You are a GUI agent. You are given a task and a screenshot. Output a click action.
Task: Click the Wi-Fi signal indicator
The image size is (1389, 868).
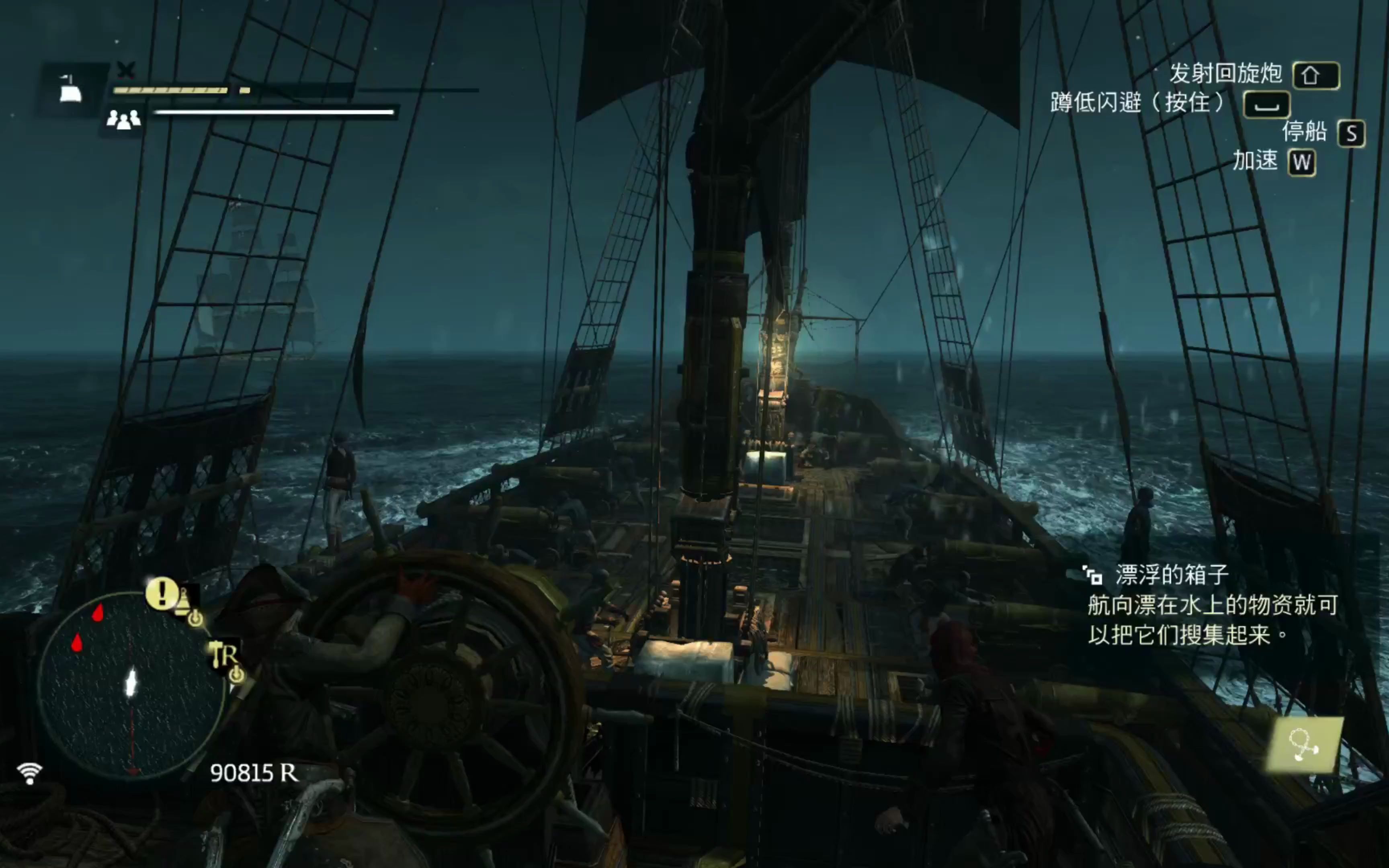click(29, 773)
